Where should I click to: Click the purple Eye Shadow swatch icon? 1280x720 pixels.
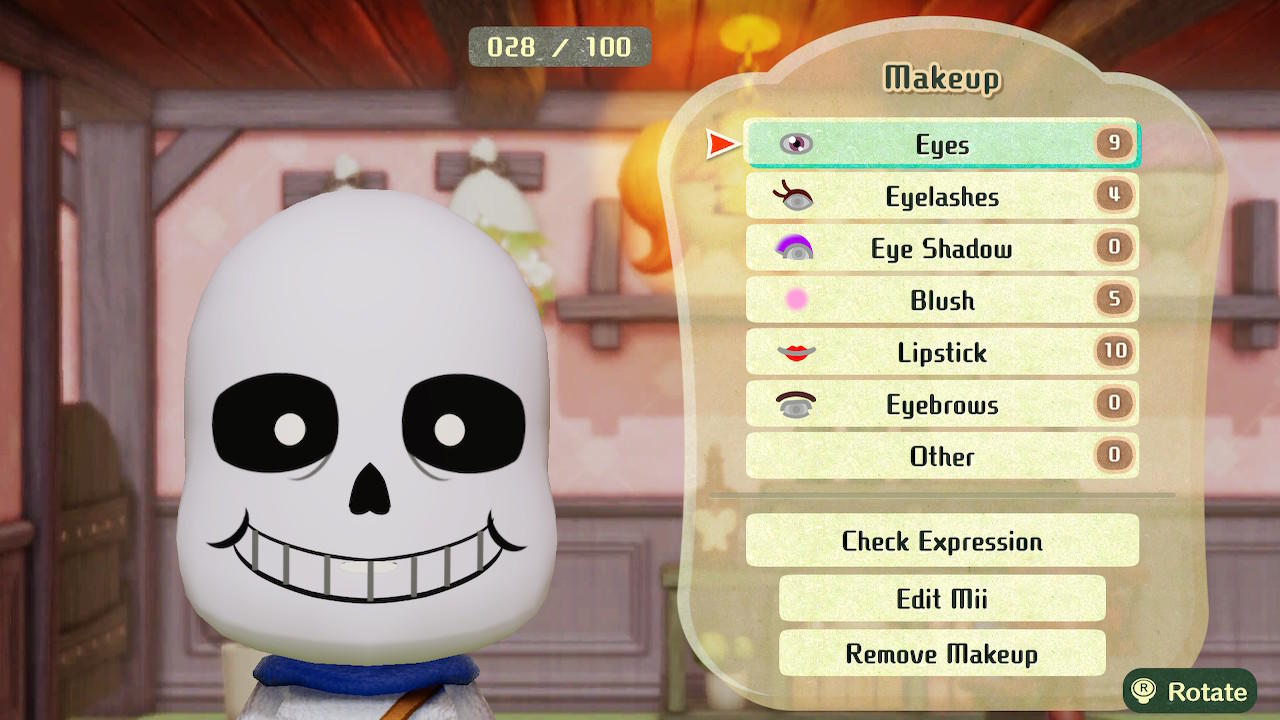click(x=795, y=248)
